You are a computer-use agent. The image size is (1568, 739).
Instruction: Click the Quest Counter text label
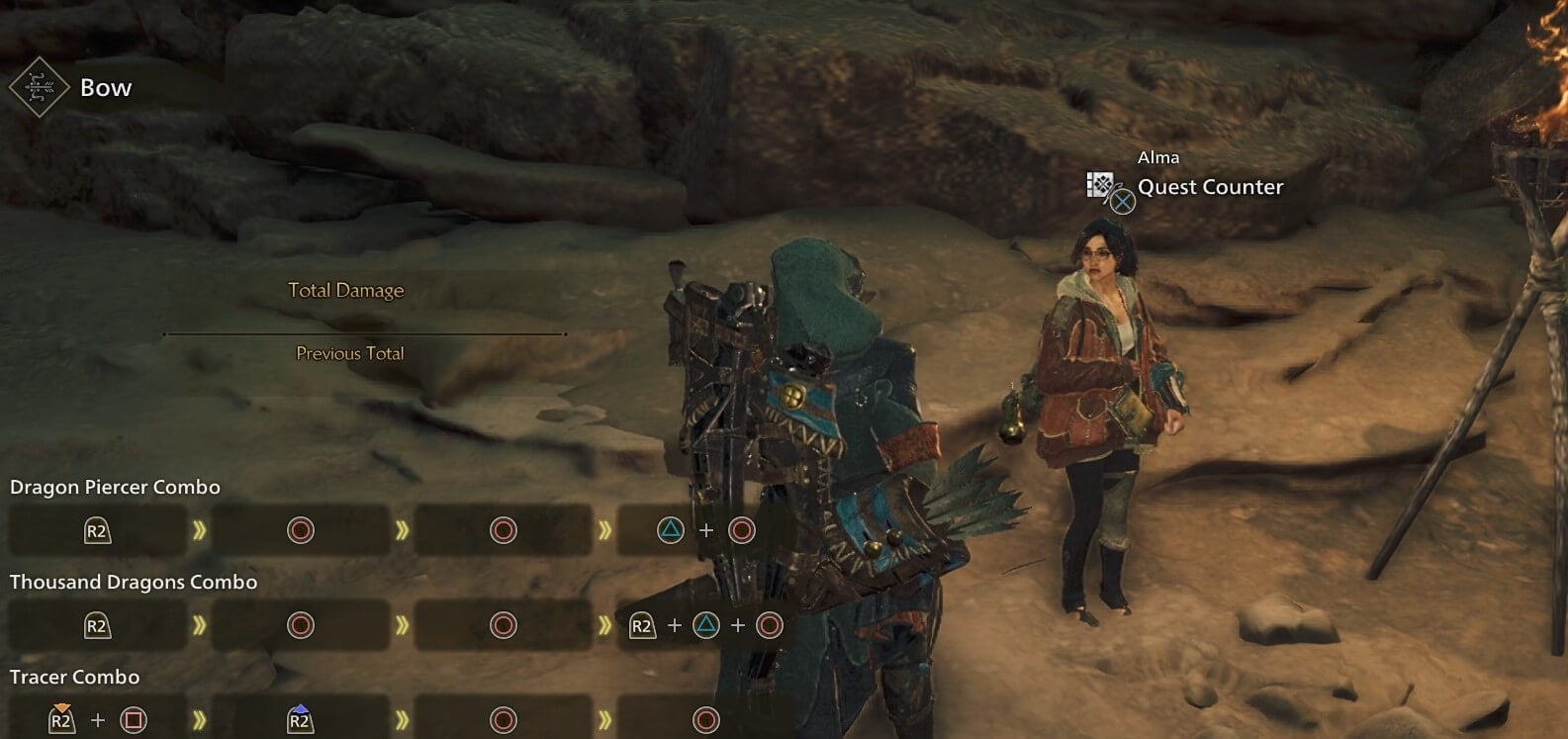[1209, 186]
